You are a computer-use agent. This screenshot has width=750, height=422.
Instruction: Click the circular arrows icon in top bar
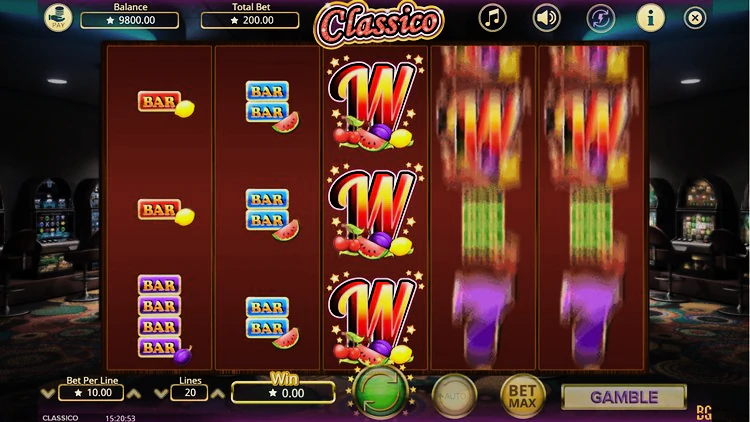[x=599, y=17]
